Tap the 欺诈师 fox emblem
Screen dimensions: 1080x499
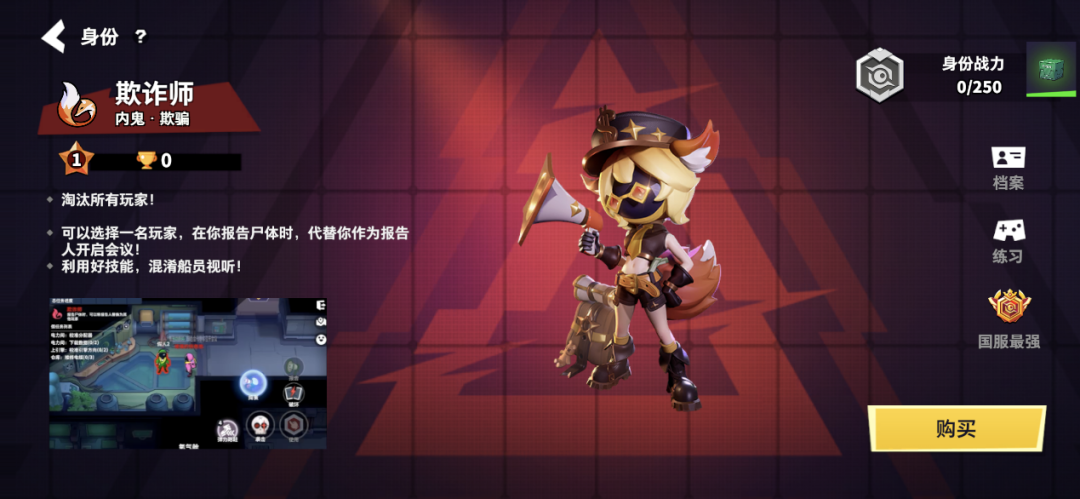[77, 105]
